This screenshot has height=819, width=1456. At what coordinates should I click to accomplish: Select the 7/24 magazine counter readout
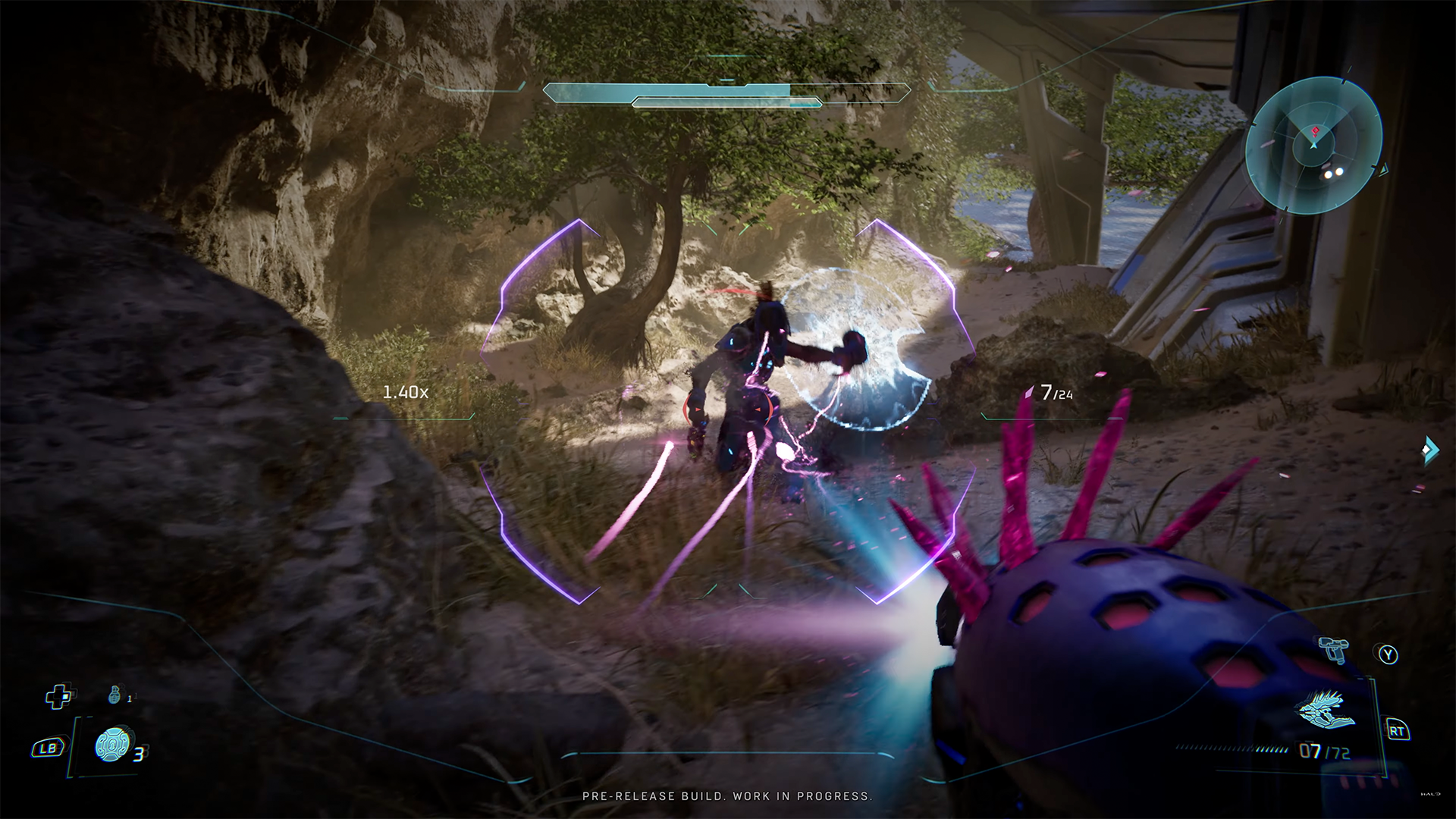tap(1054, 391)
